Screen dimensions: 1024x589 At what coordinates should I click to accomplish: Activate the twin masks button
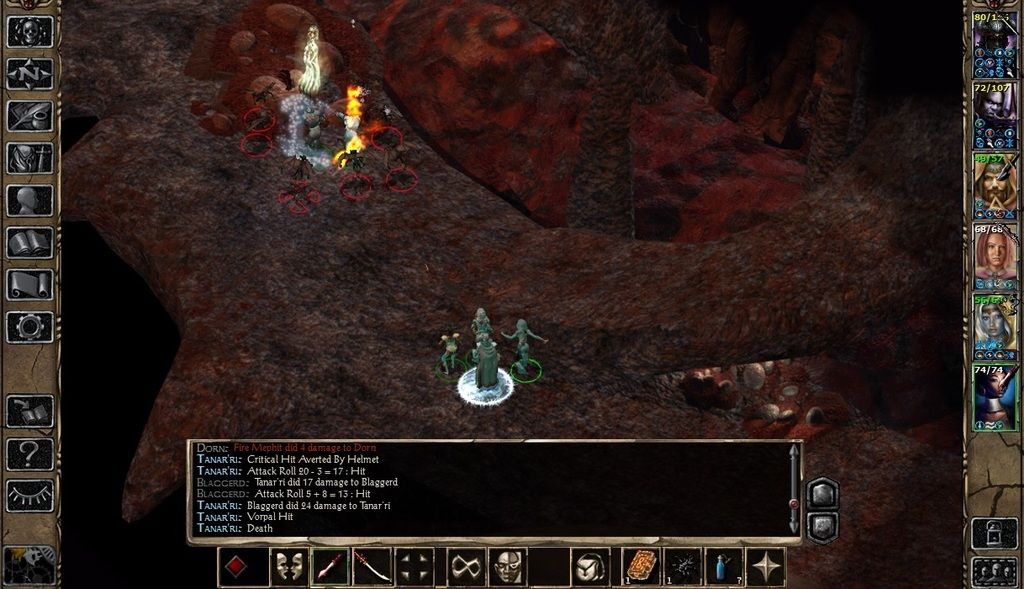[289, 567]
